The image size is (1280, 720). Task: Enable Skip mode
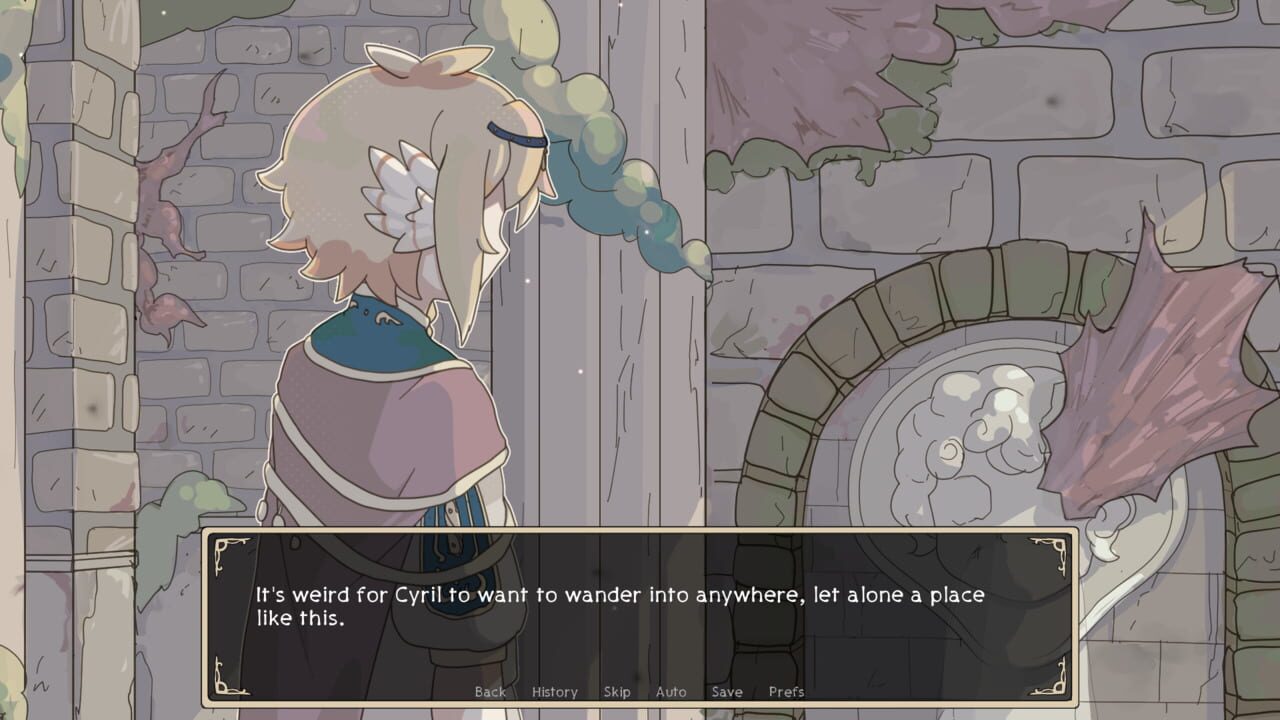coord(617,691)
